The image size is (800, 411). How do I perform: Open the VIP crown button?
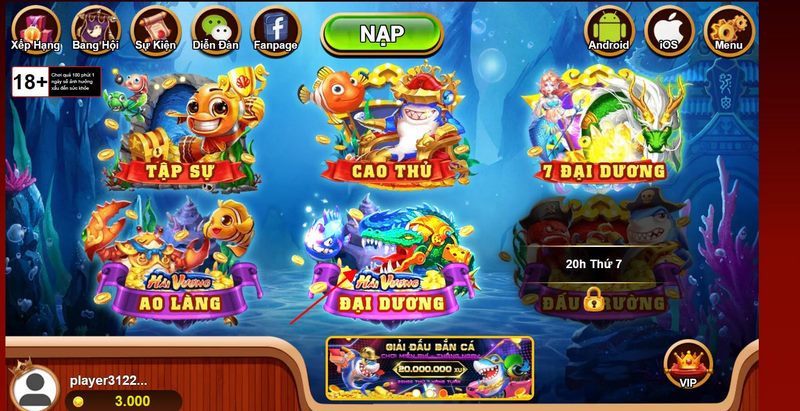coord(688,362)
